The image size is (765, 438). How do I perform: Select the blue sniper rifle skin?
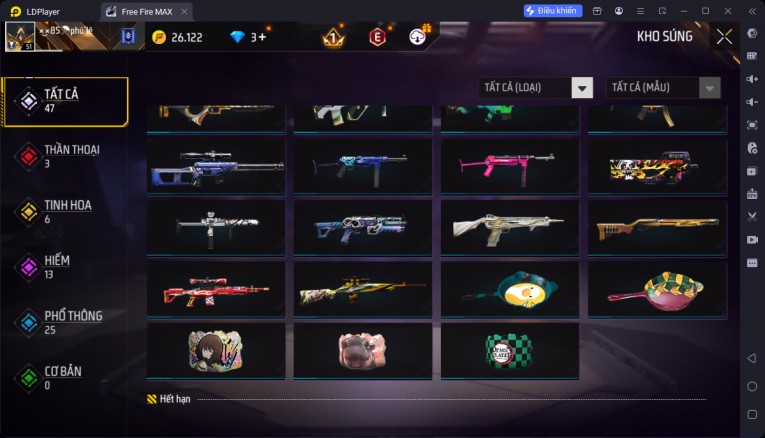pos(217,166)
